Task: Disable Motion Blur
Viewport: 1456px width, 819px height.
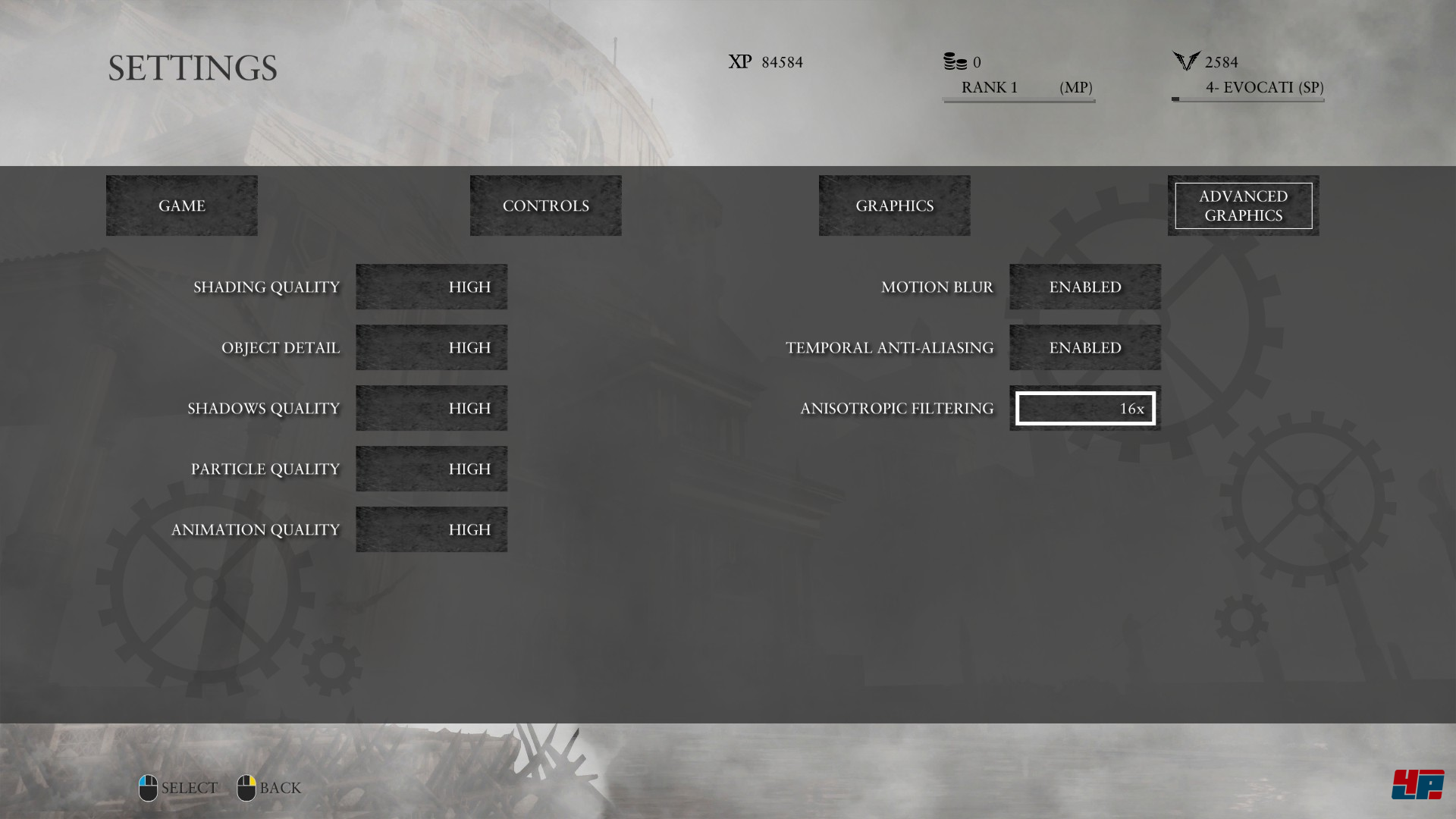Action: point(1084,287)
